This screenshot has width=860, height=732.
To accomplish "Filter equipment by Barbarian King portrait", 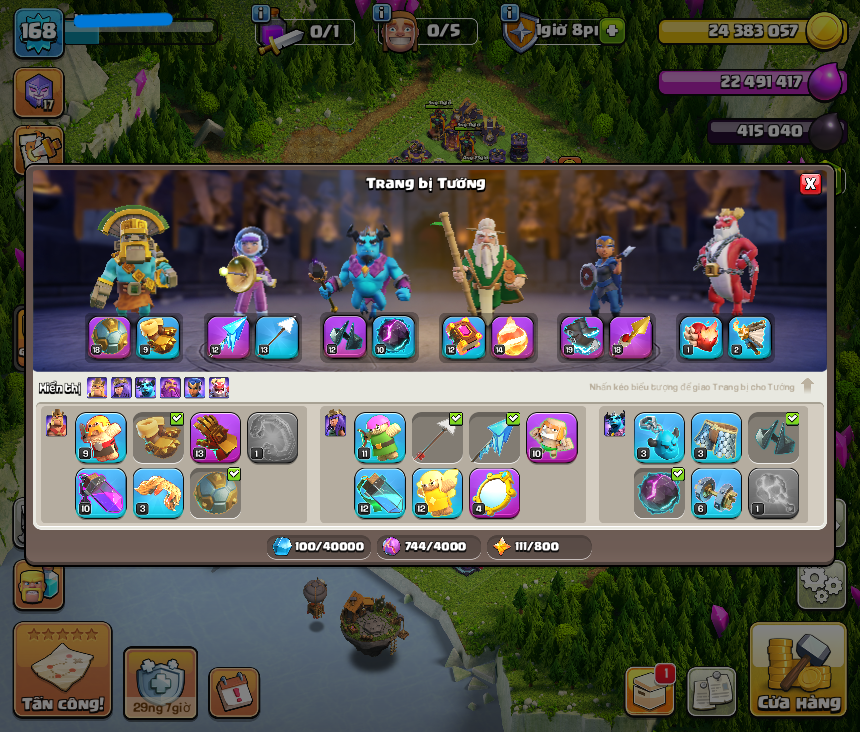I will (97, 387).
